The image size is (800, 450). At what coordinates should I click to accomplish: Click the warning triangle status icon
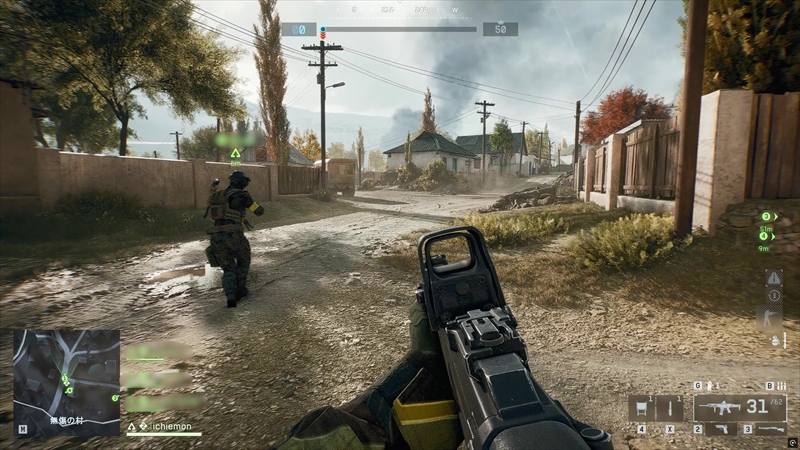click(773, 278)
